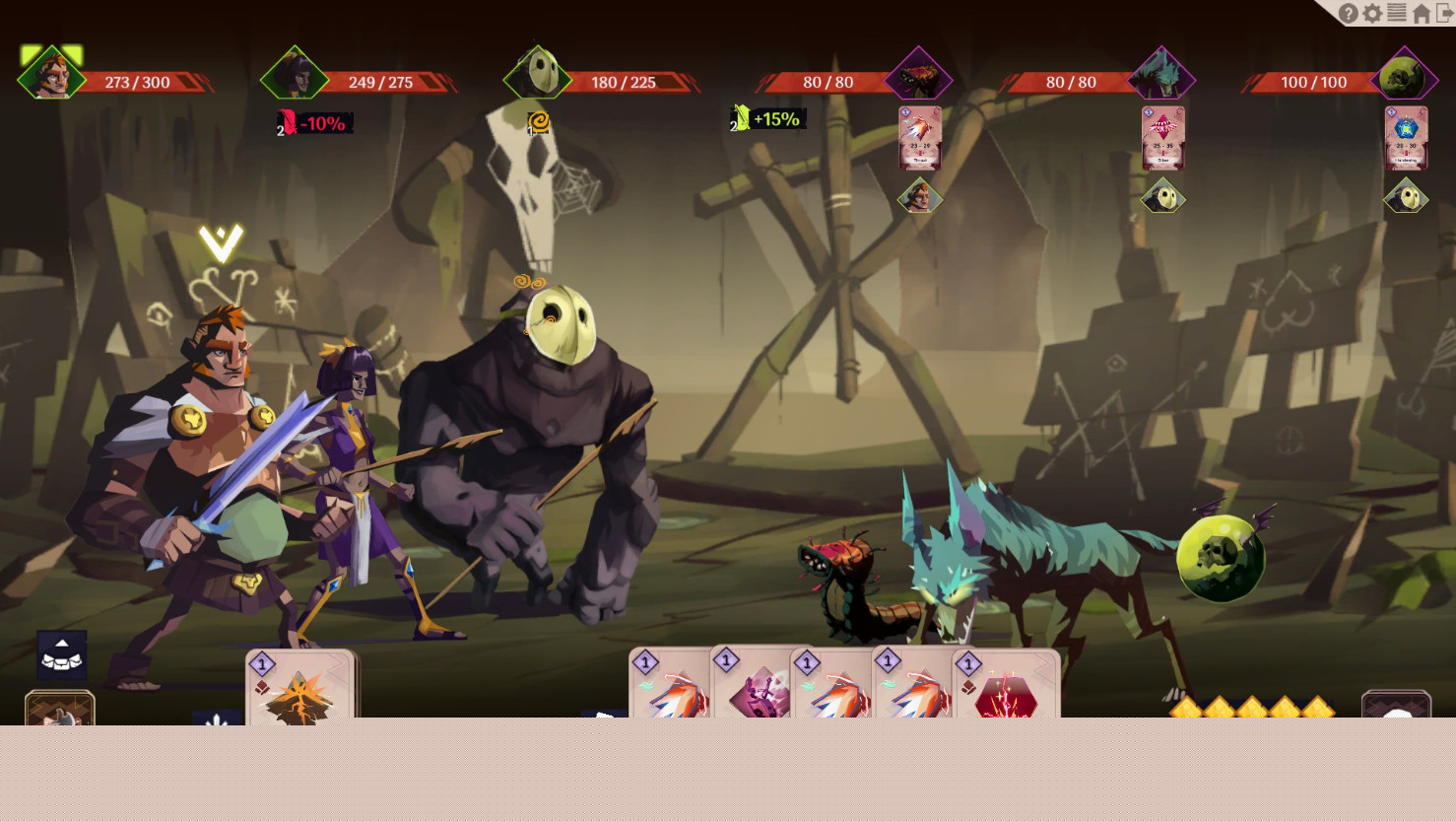Select the teal wolf enemy portrait

(x=1162, y=76)
